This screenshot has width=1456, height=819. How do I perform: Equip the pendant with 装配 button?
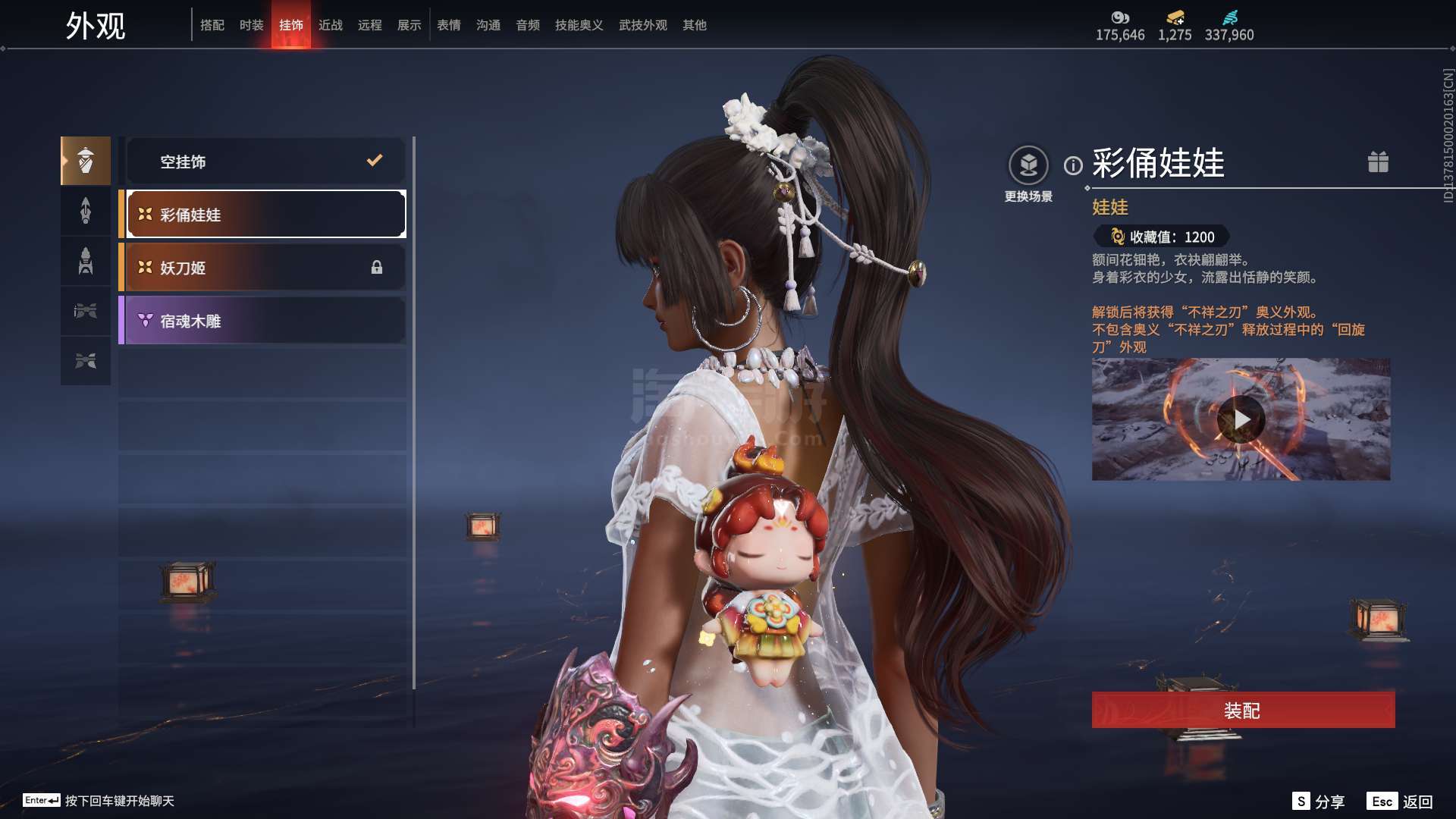1243,711
